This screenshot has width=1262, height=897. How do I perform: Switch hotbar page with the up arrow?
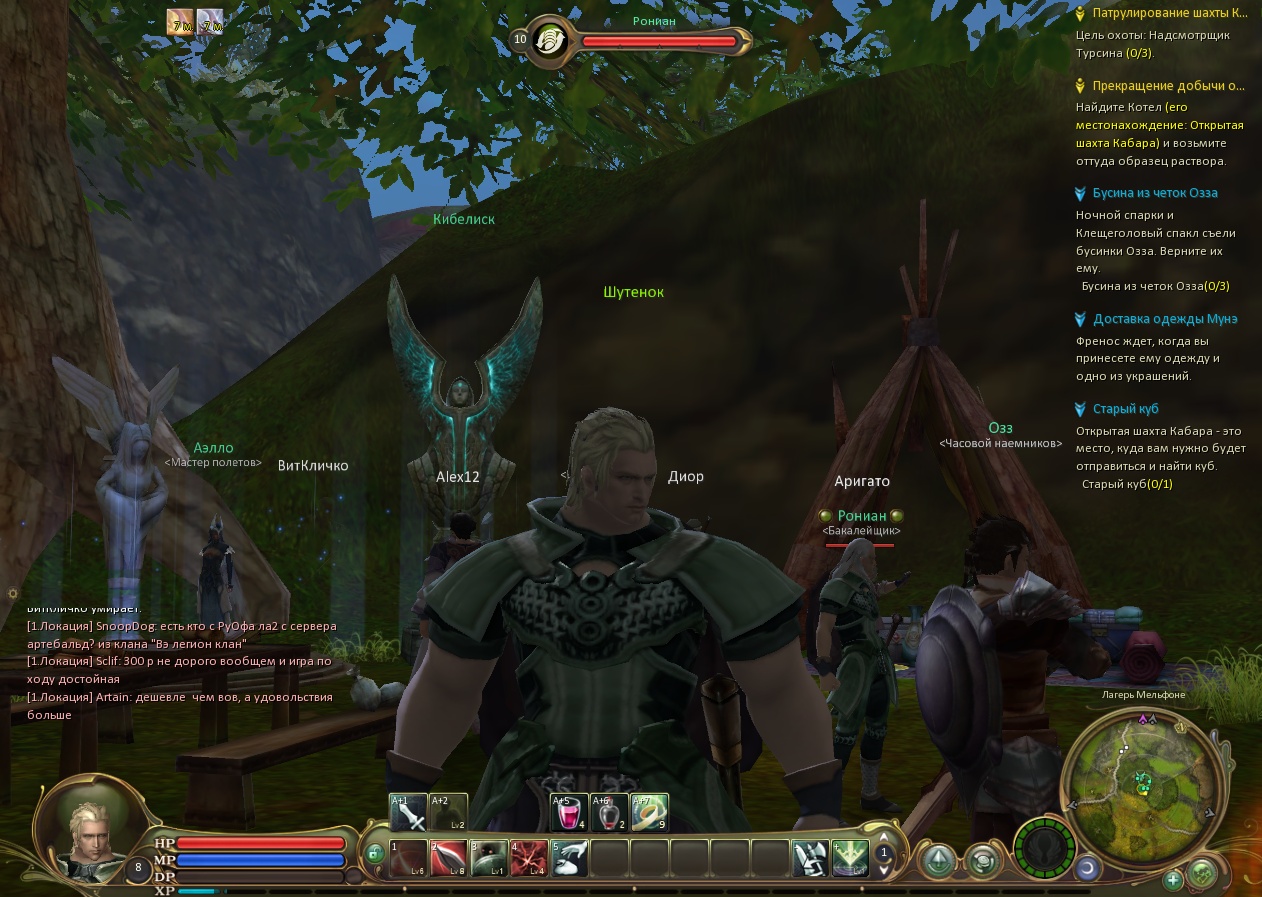click(x=884, y=839)
